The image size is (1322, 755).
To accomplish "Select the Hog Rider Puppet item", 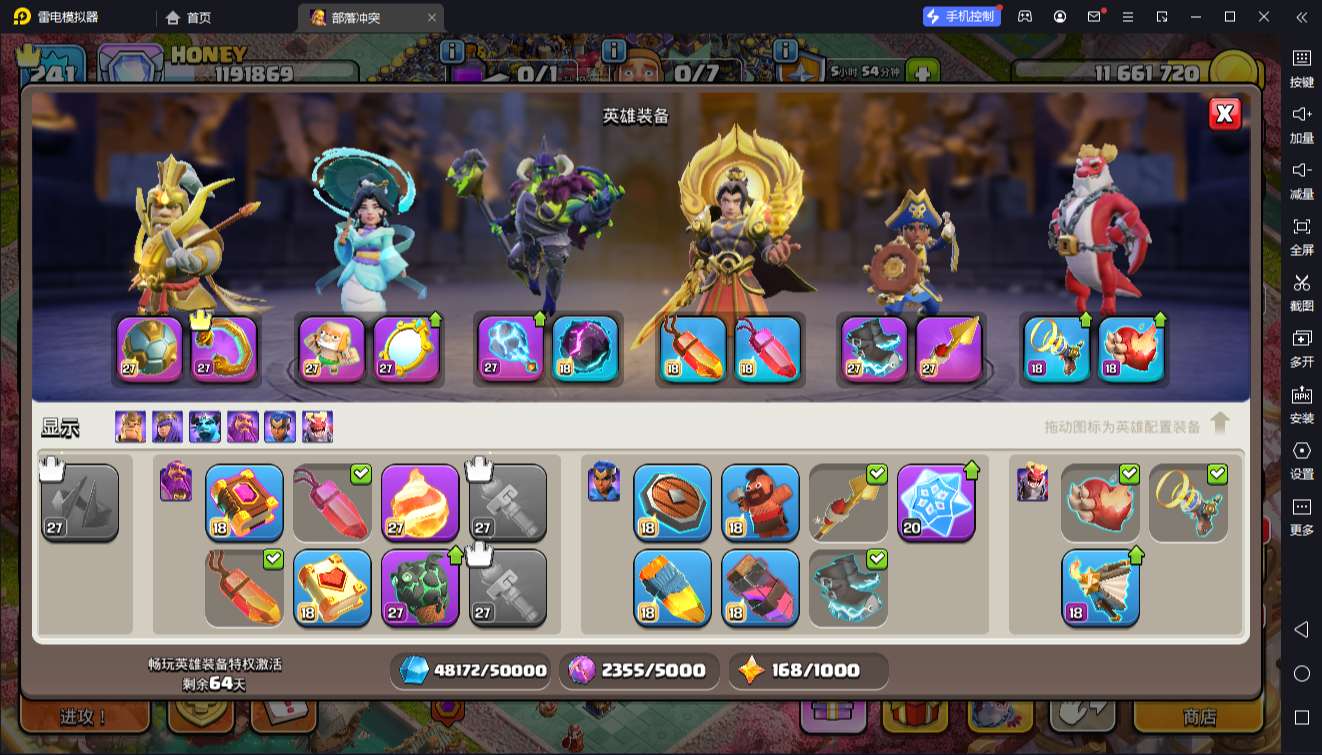I will pyautogui.click(x=760, y=502).
